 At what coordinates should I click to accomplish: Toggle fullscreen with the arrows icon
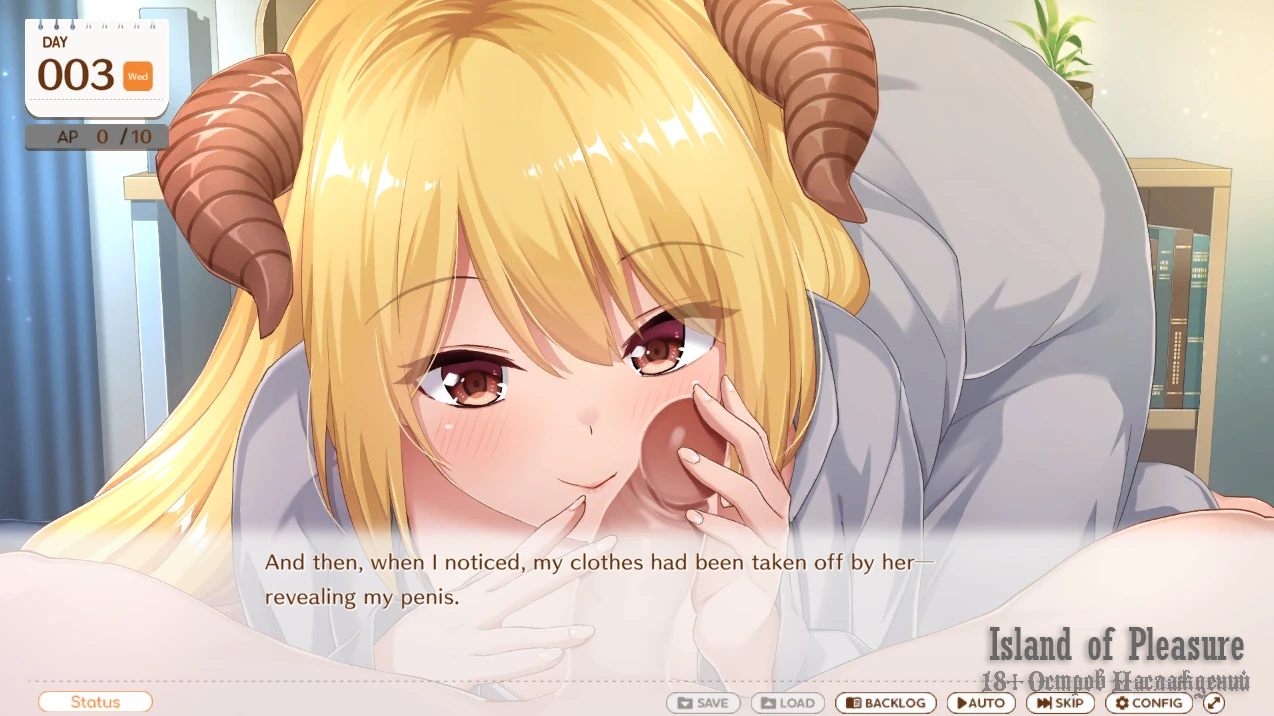point(1214,703)
